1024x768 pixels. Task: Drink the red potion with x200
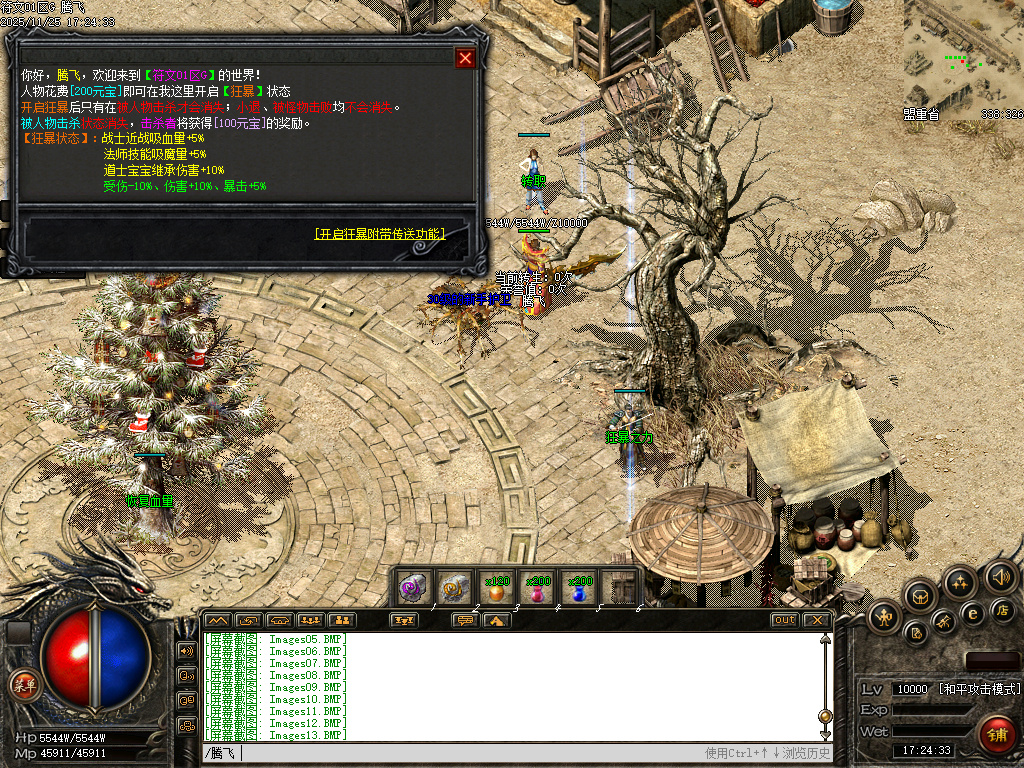(538, 588)
